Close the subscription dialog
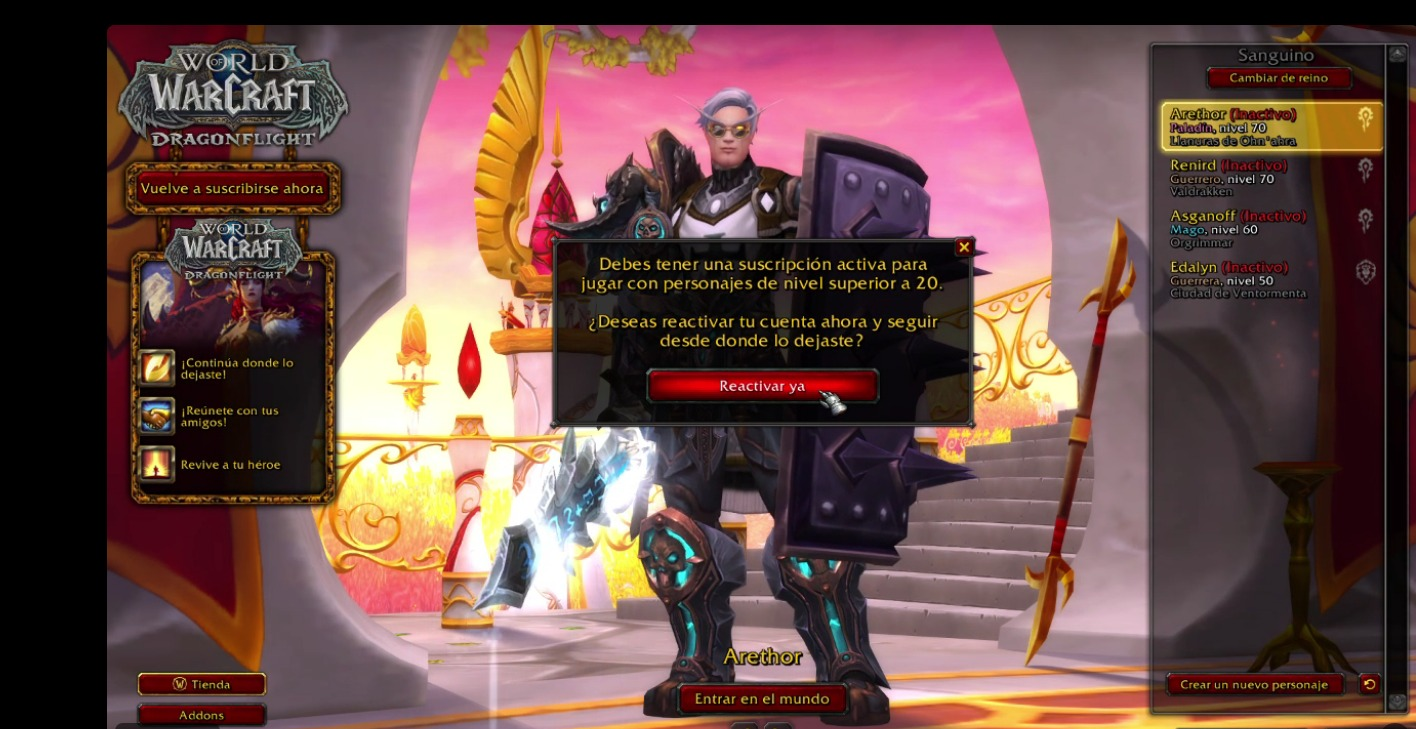This screenshot has width=1416, height=729. point(964,247)
